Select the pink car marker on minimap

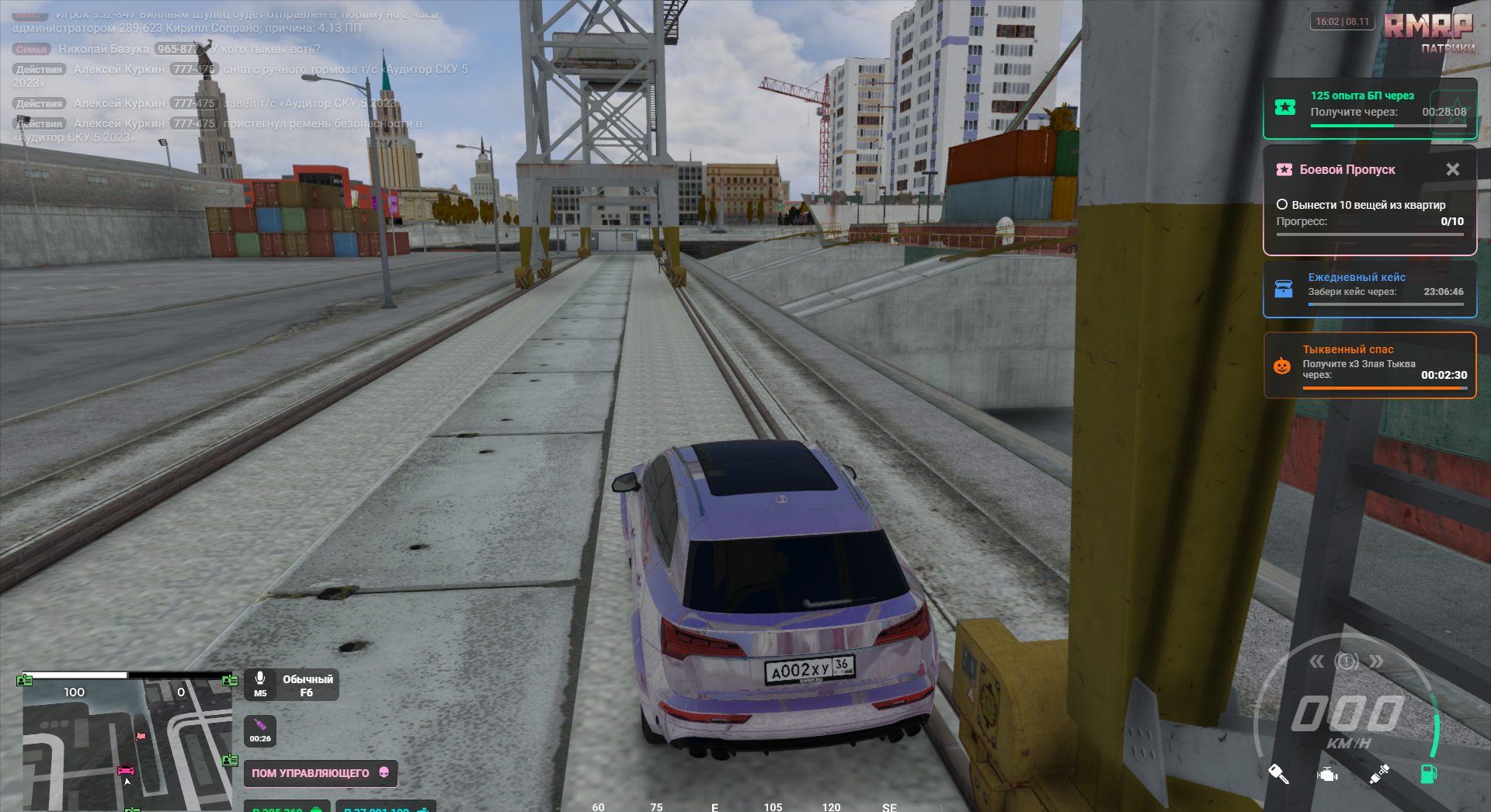(126, 770)
